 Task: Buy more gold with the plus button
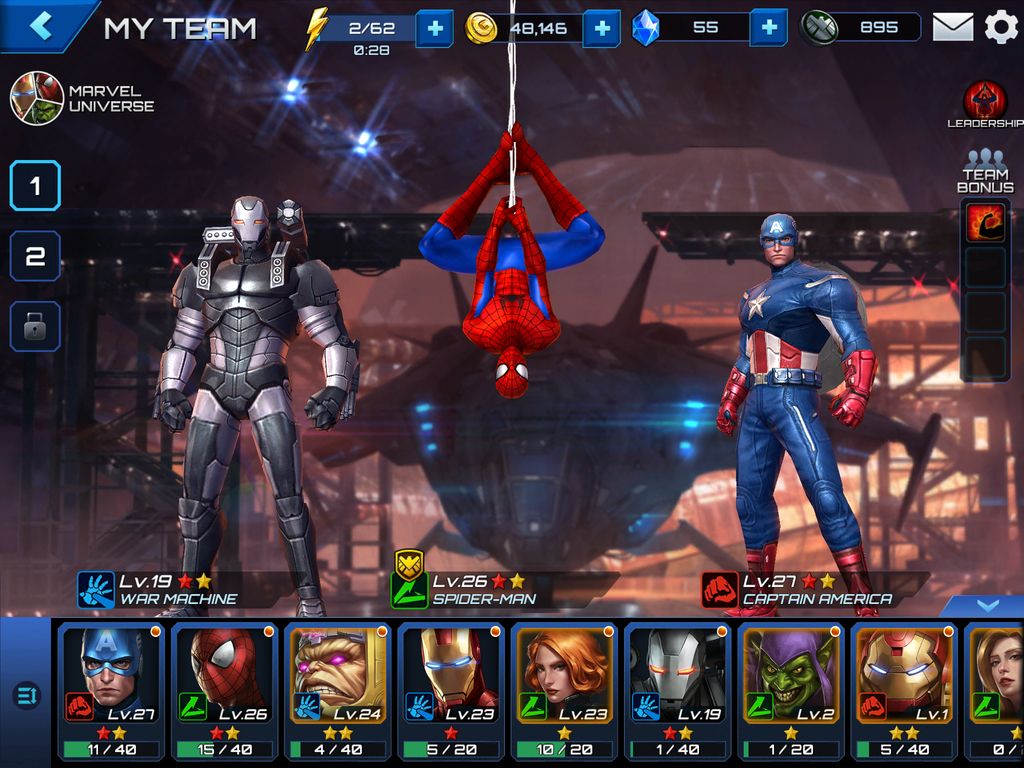(601, 28)
